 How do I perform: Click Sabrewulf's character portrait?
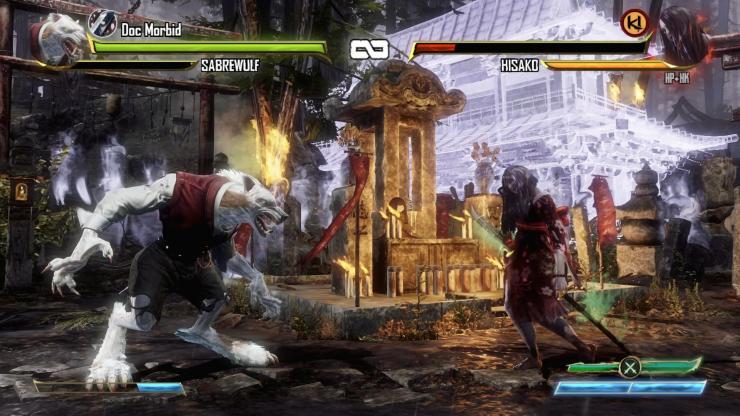point(58,42)
